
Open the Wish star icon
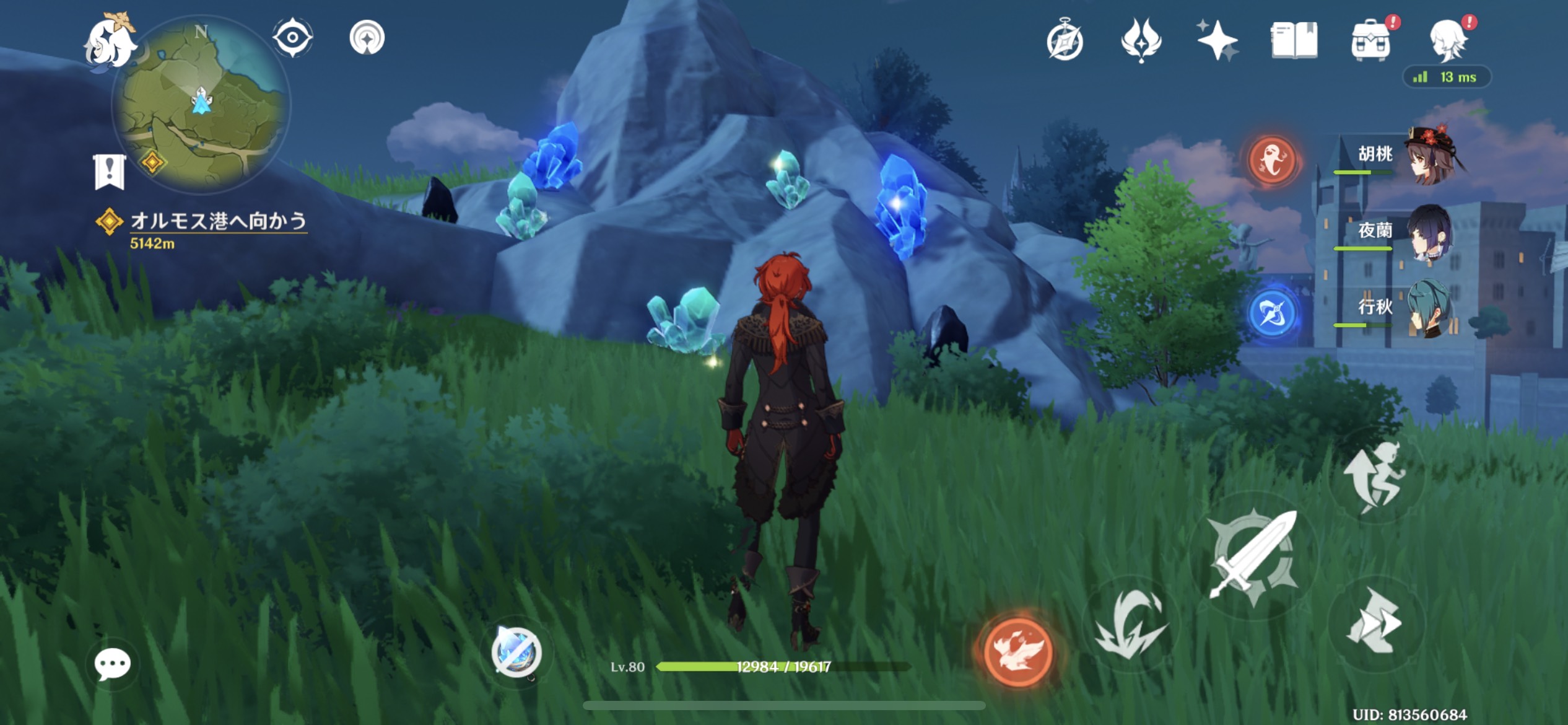coord(1216,40)
